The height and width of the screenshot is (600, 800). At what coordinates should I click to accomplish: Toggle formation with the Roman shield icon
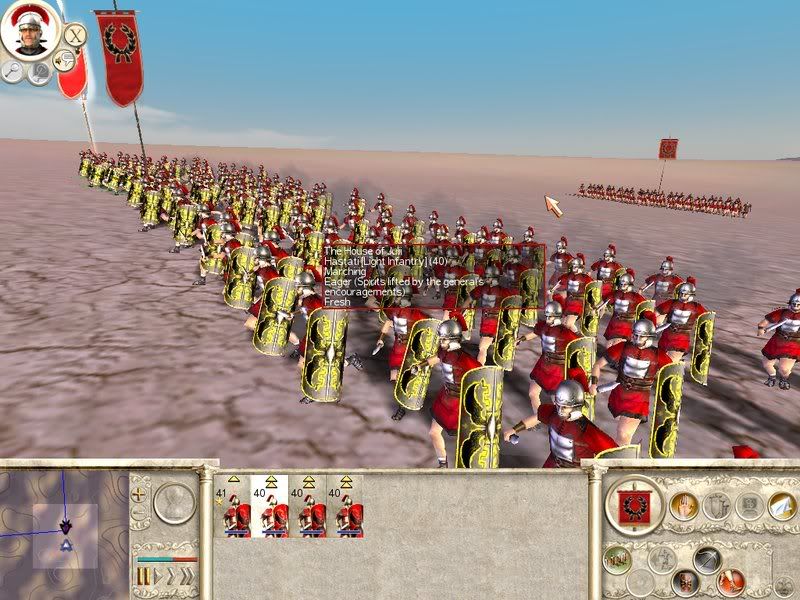pyautogui.click(x=685, y=581)
